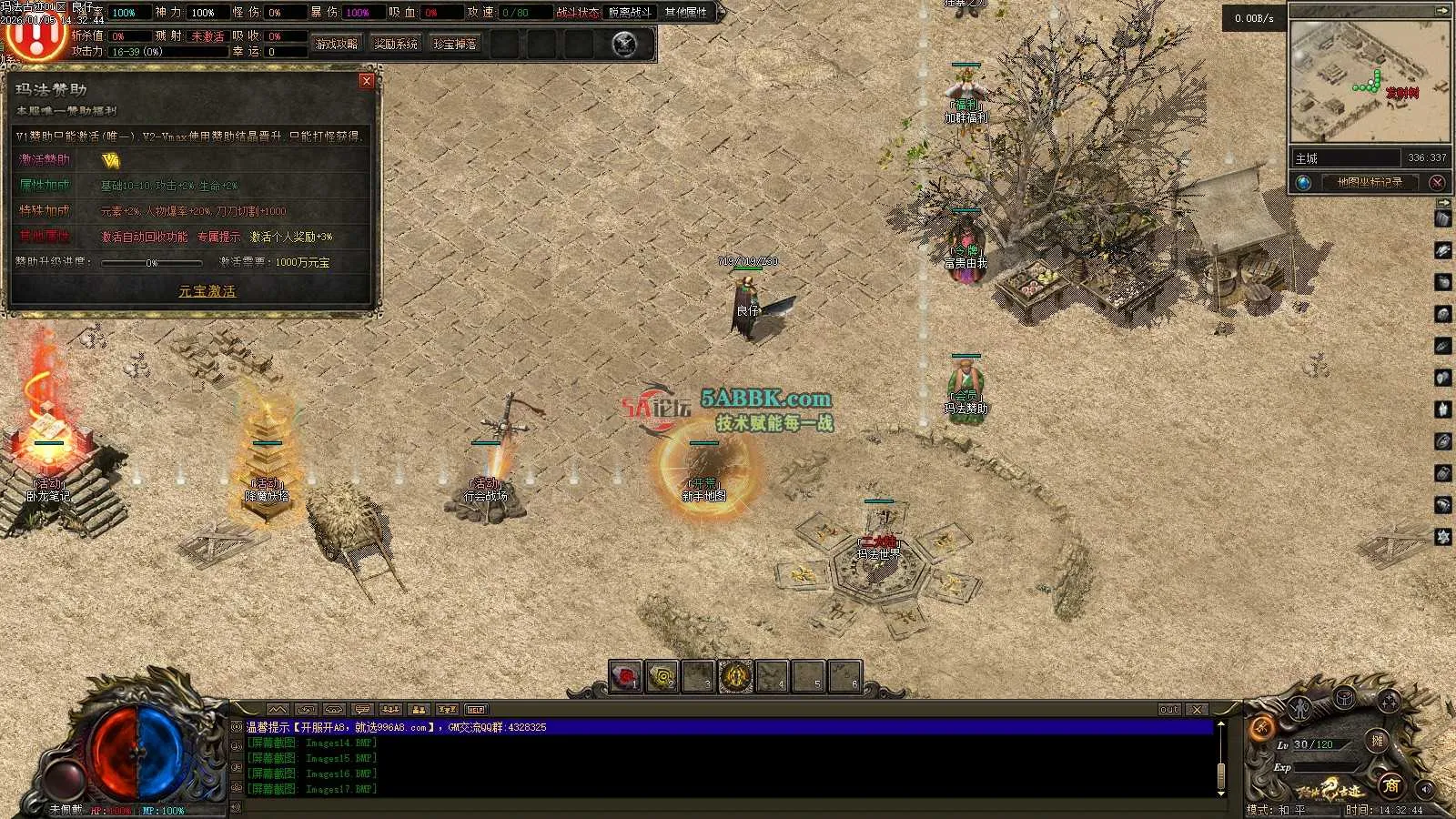Open the 游戏攻略 game guide
This screenshot has width=1456, height=819.
[x=337, y=44]
